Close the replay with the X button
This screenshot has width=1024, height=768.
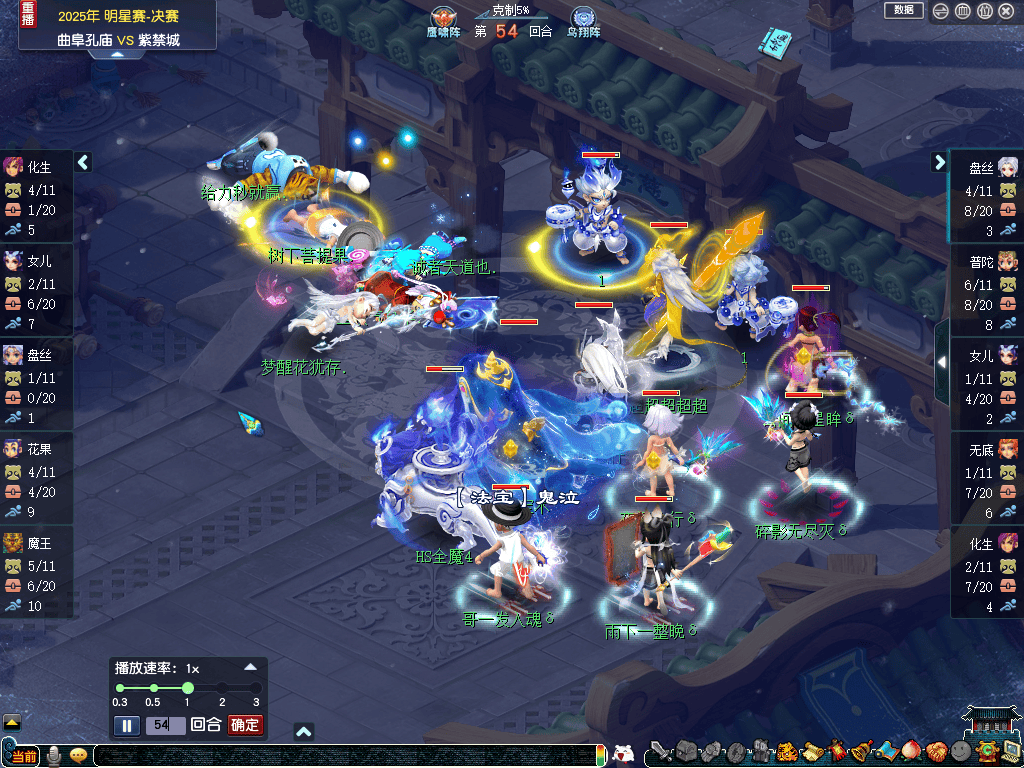coord(1007,11)
